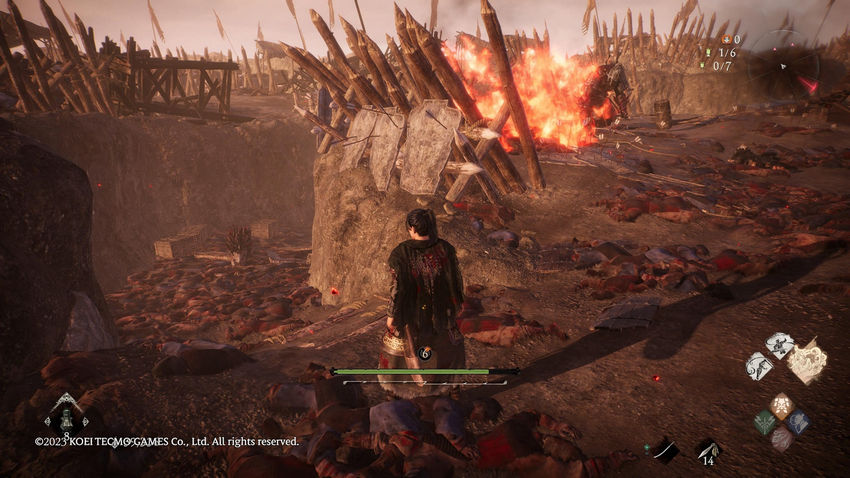
Task: Activate the glowing tan divine beast icon
Action: [808, 362]
